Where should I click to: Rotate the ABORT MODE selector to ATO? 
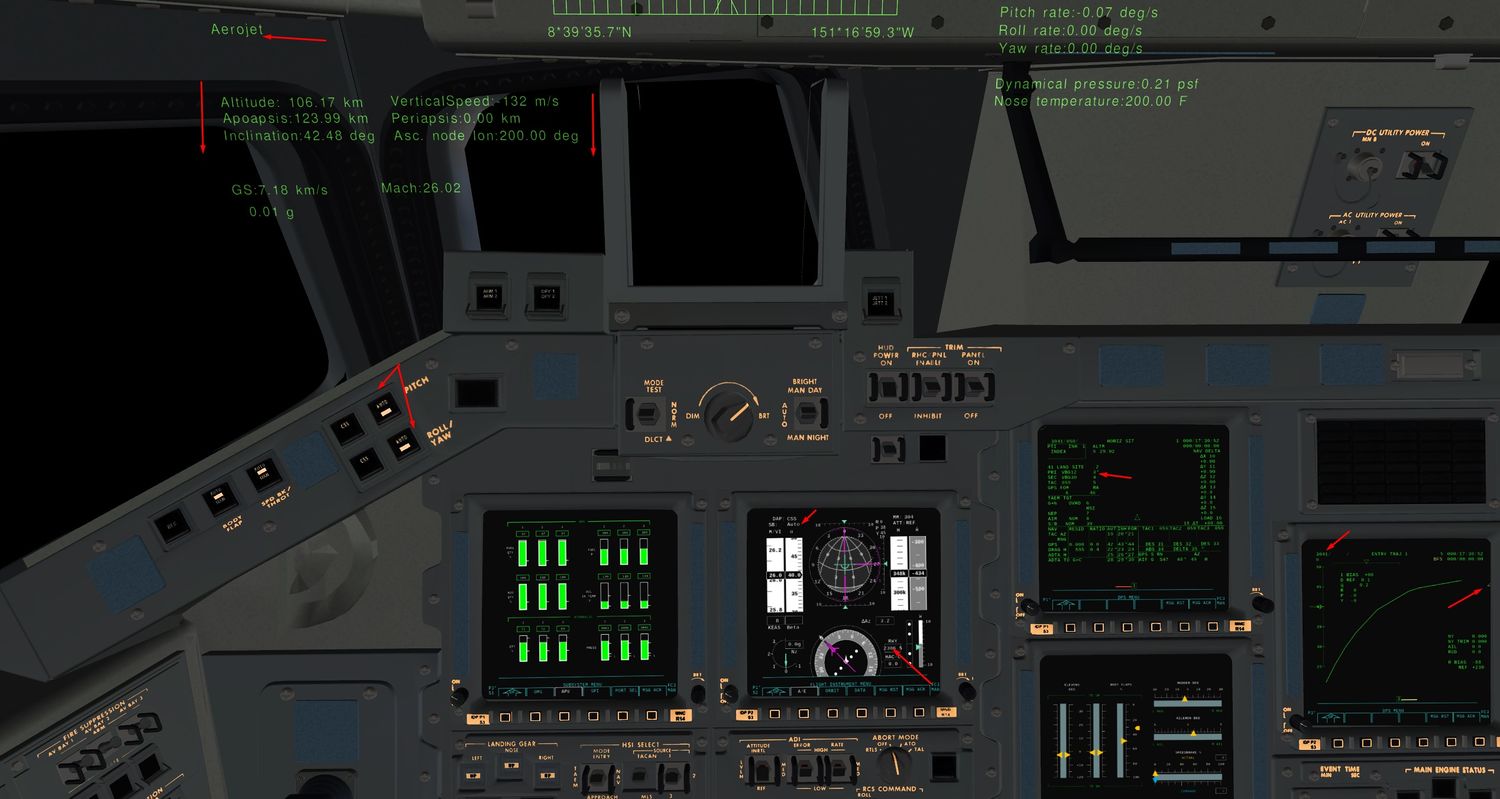pos(893,763)
